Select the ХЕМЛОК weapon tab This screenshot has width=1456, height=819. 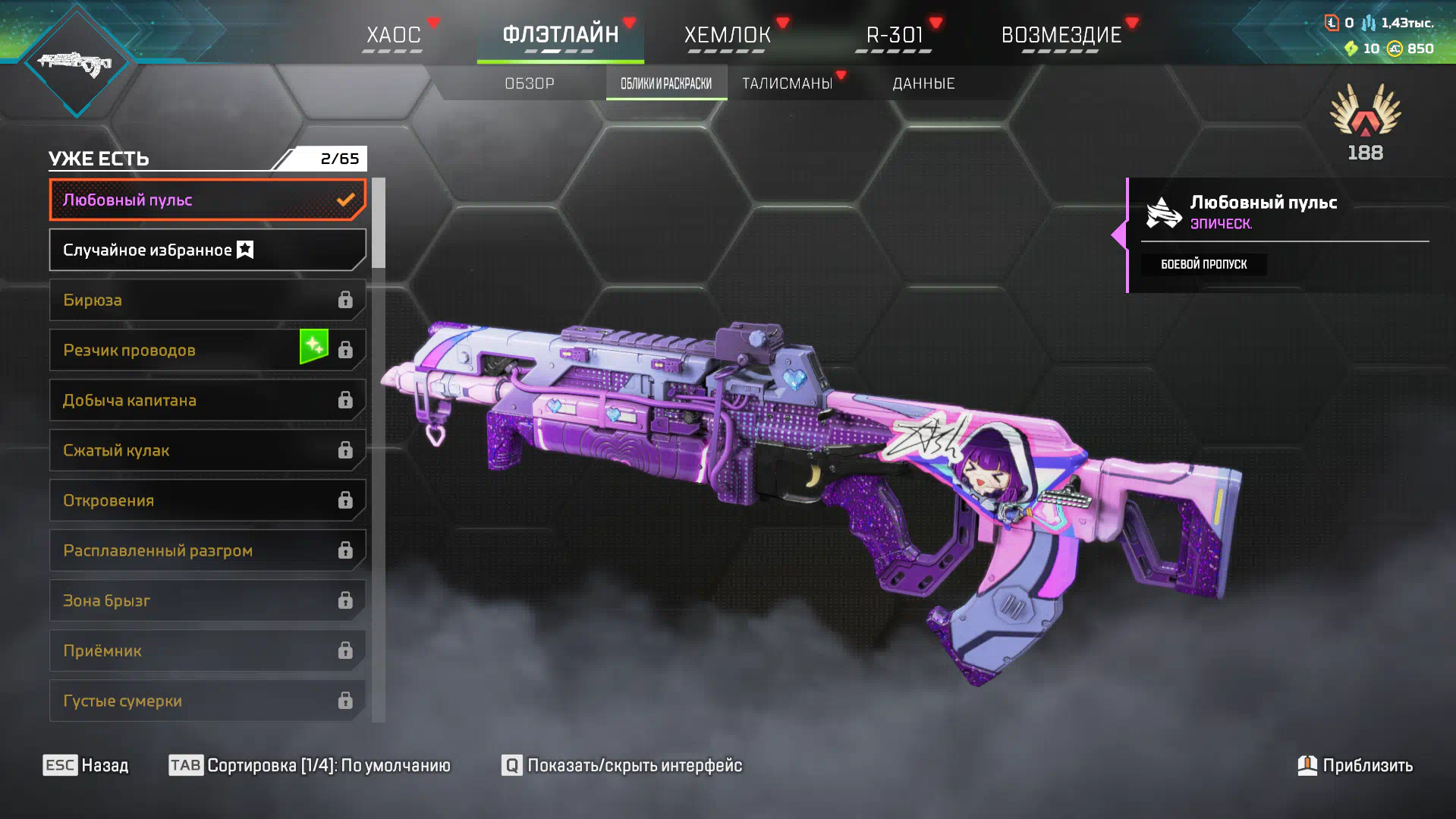pos(728,35)
